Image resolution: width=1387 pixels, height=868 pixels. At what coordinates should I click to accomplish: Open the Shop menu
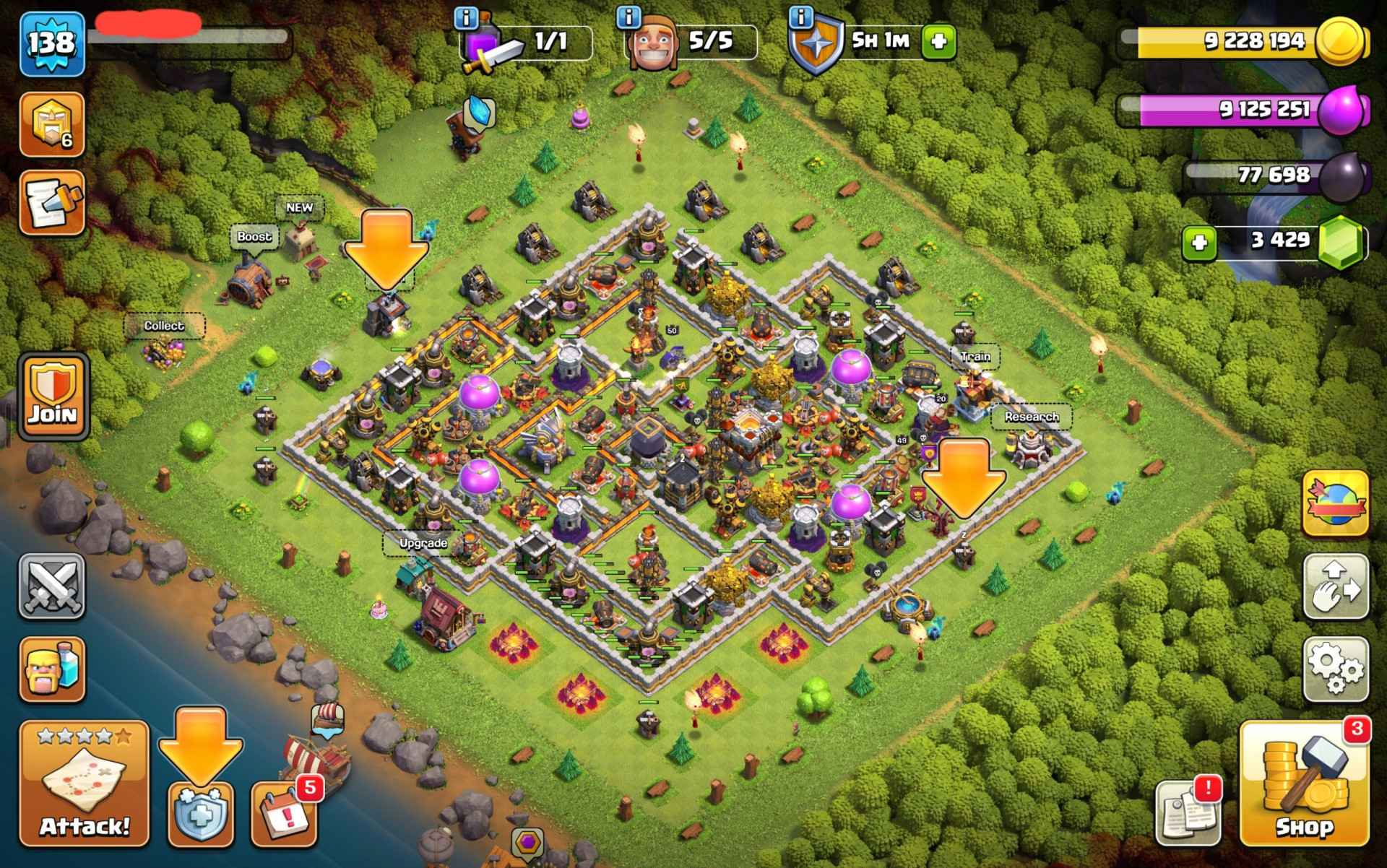pyautogui.click(x=1304, y=784)
